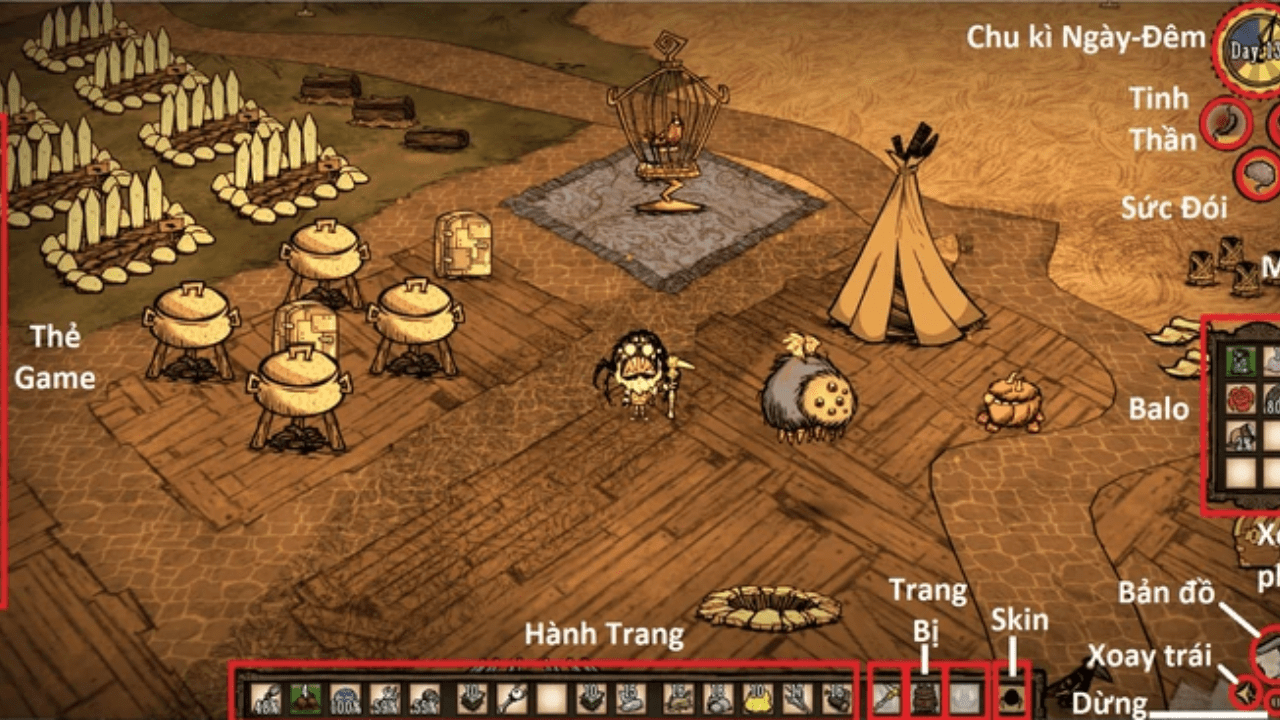Select the equipped hand-slot weapon
This screenshot has width=1280, height=720.
(x=887, y=697)
